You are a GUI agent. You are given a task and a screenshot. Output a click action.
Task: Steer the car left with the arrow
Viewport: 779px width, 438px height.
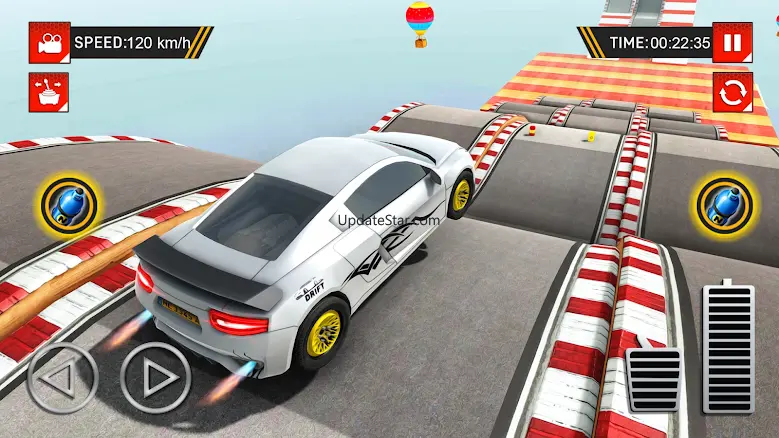tap(62, 380)
